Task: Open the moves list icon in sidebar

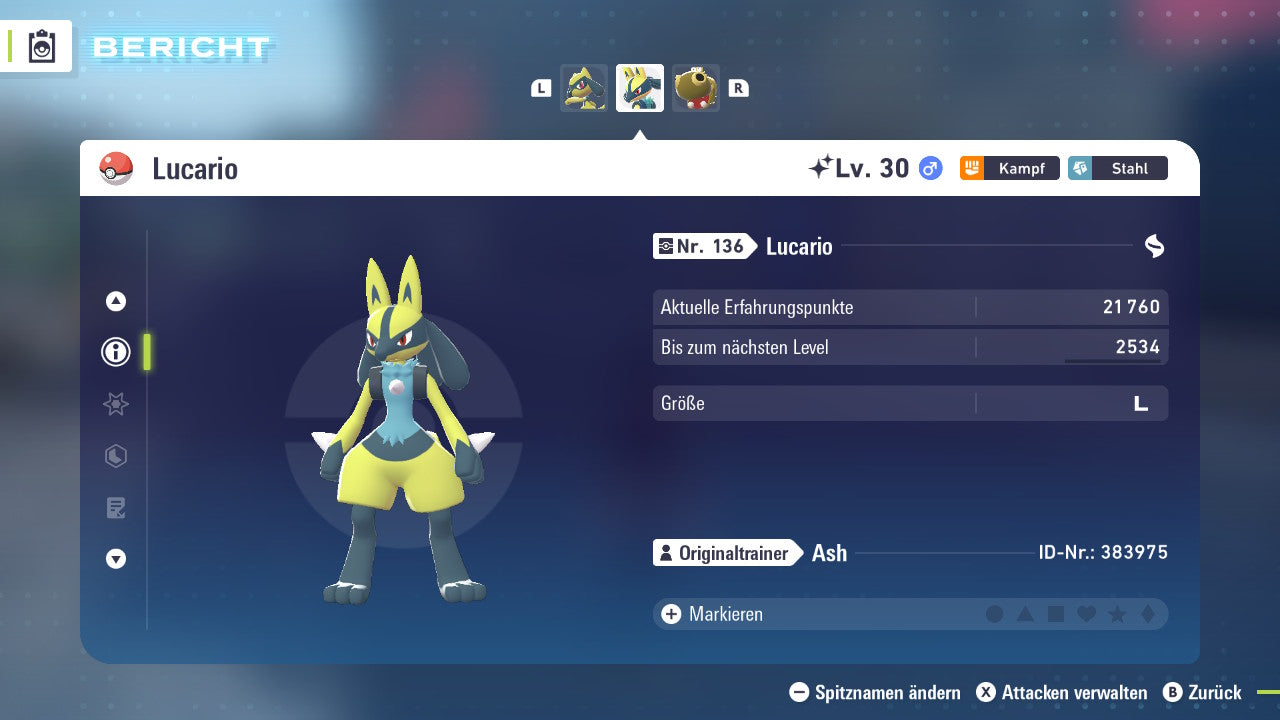Action: point(115,508)
